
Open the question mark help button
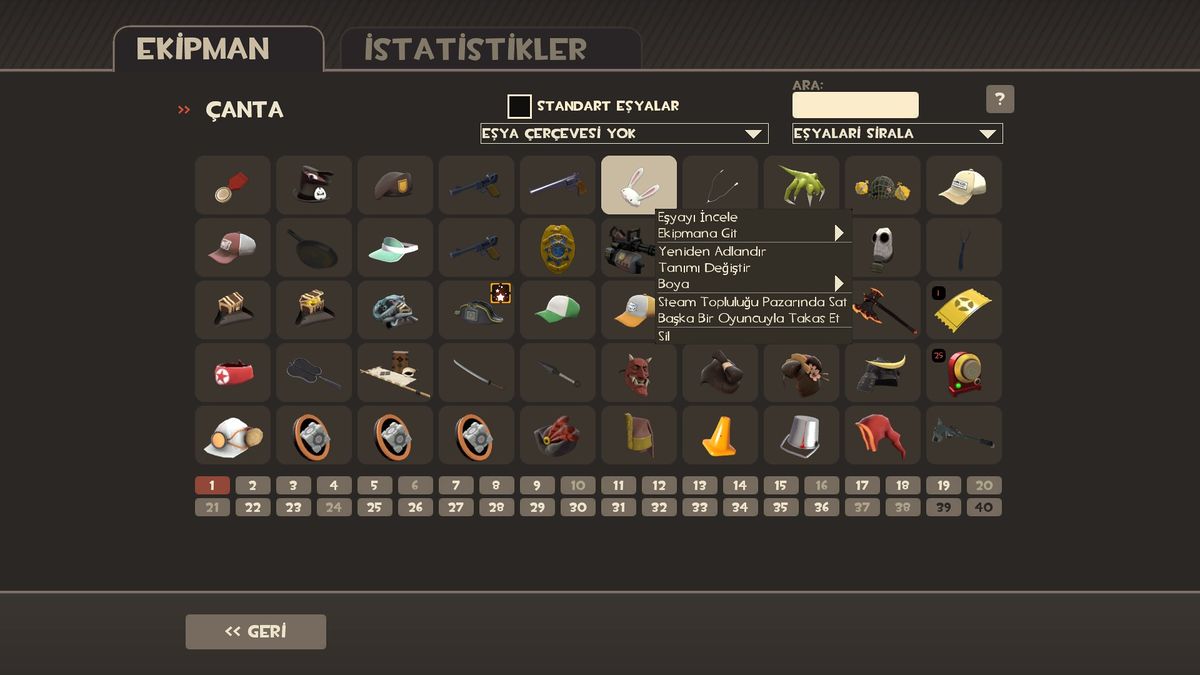(1000, 99)
